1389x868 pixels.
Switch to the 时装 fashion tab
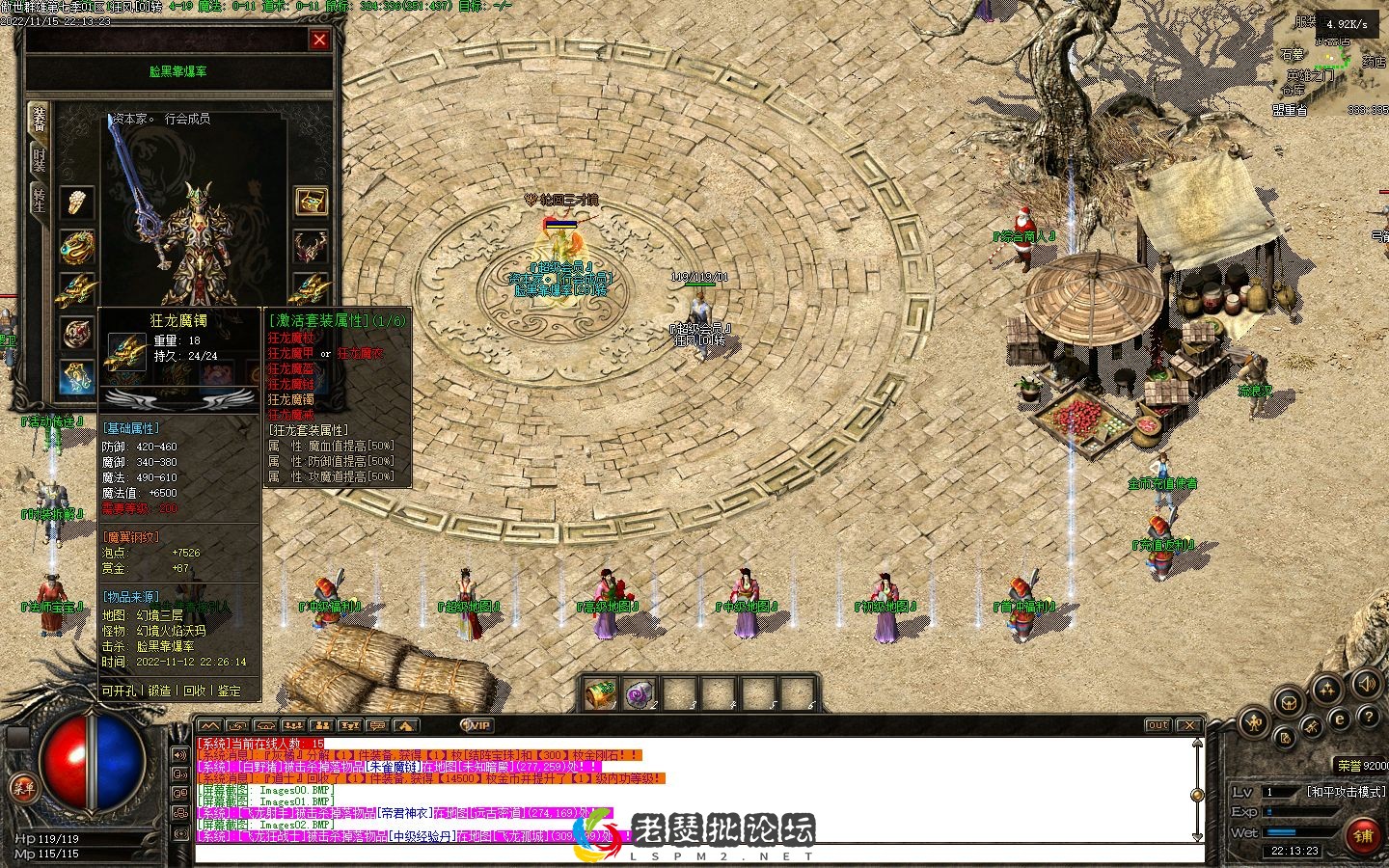(39, 160)
